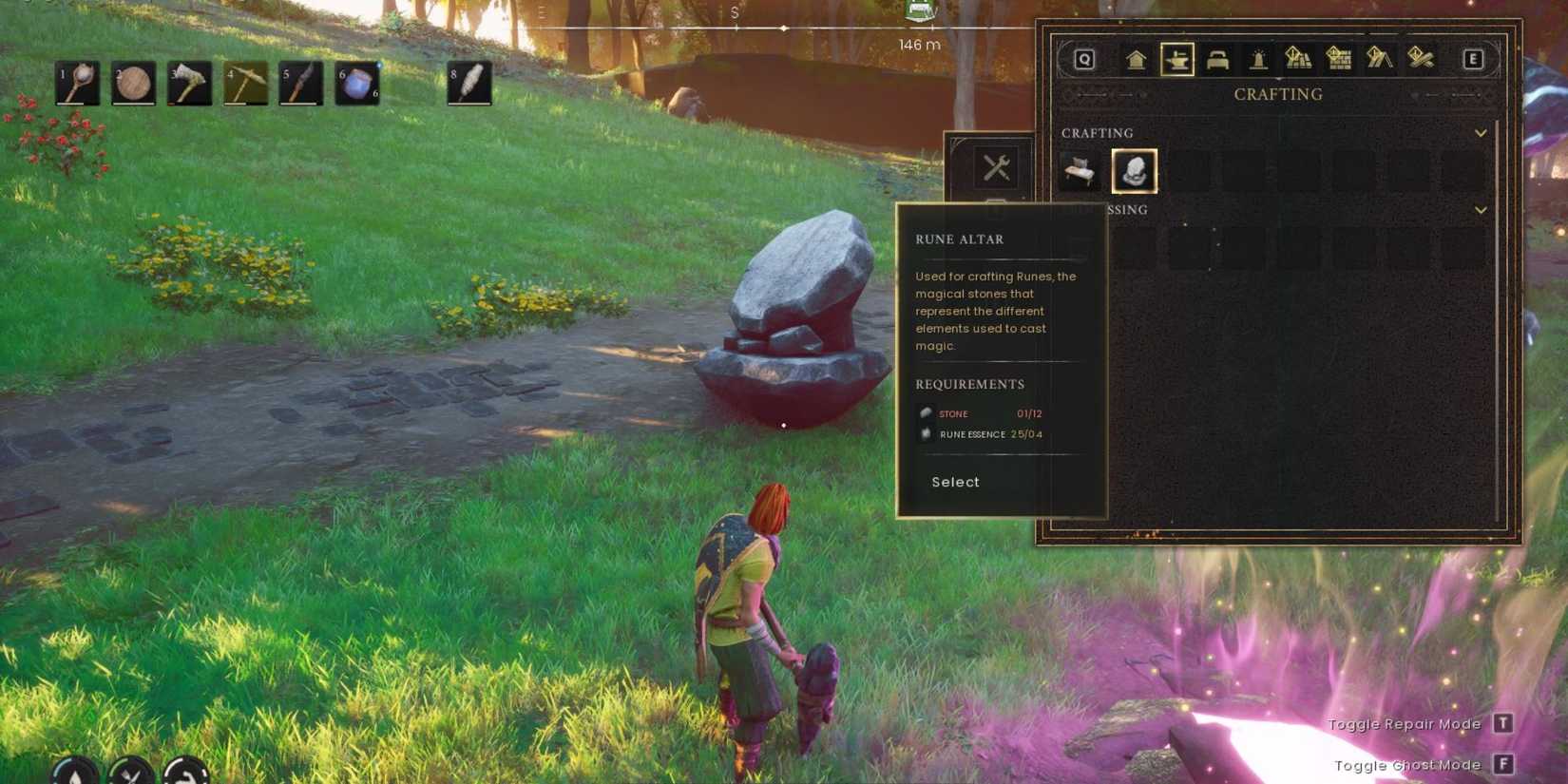Image resolution: width=1568 pixels, height=784 pixels.
Task: Collapse the PROCESSING section chevron
Action: (1480, 209)
